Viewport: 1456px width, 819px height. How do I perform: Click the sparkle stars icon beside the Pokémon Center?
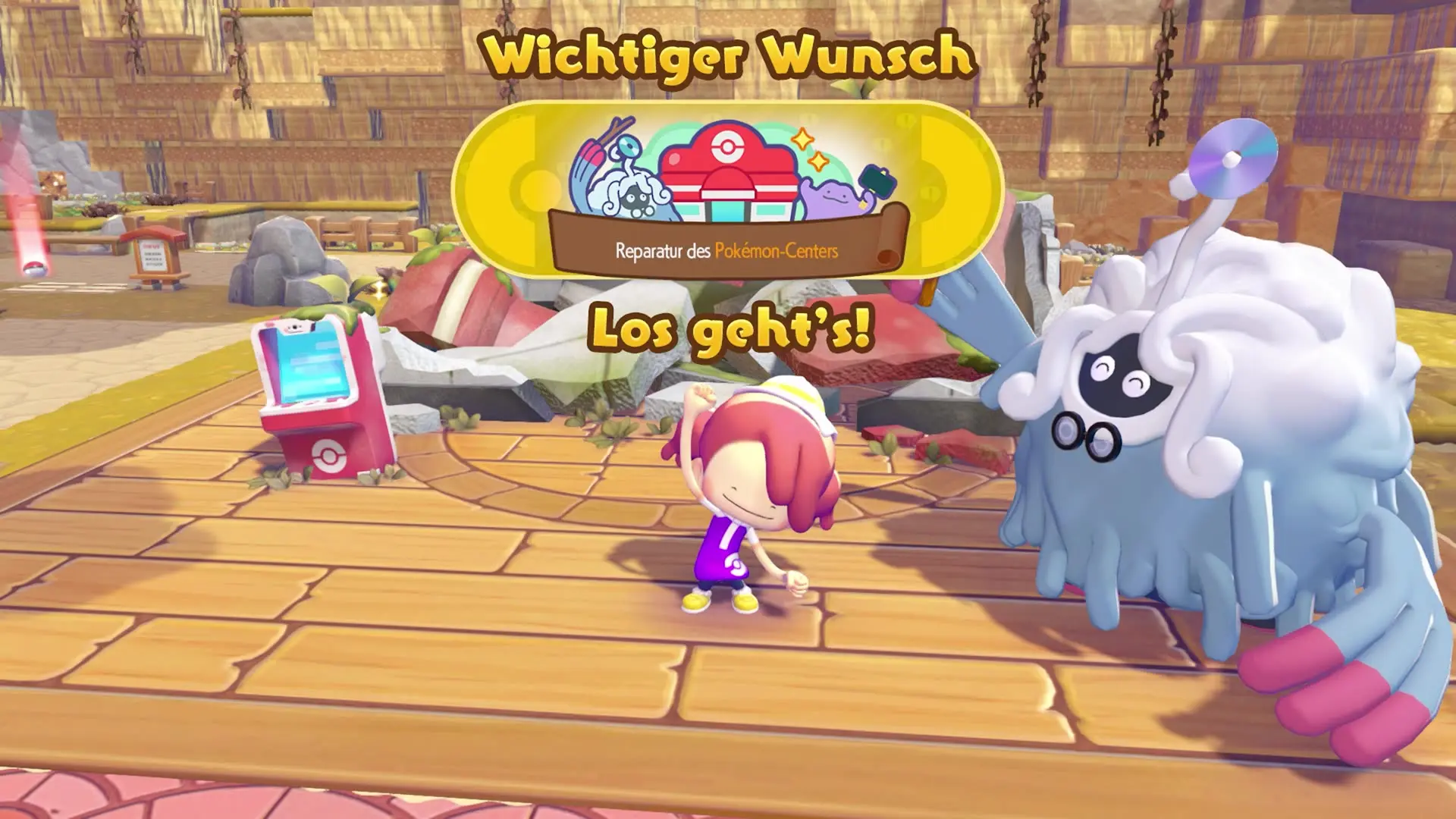809,150
